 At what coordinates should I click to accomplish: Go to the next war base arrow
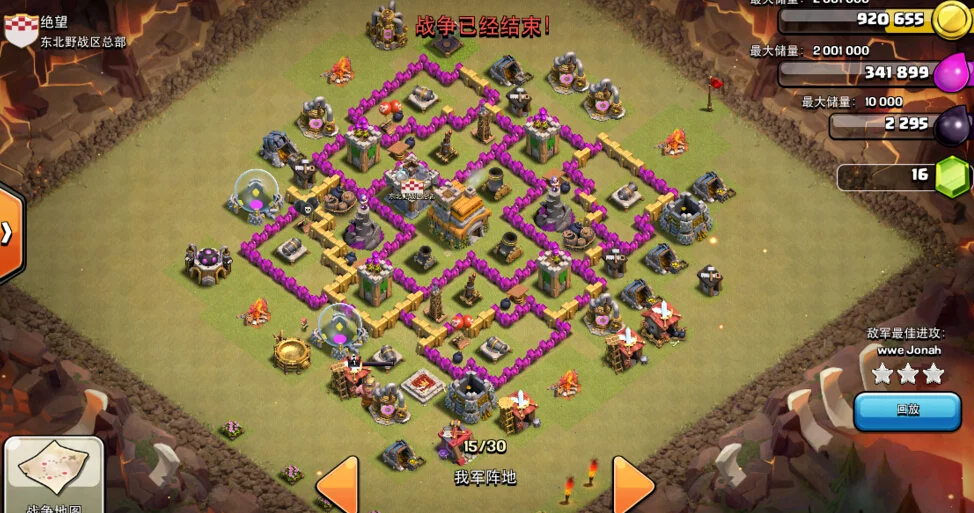[632, 485]
